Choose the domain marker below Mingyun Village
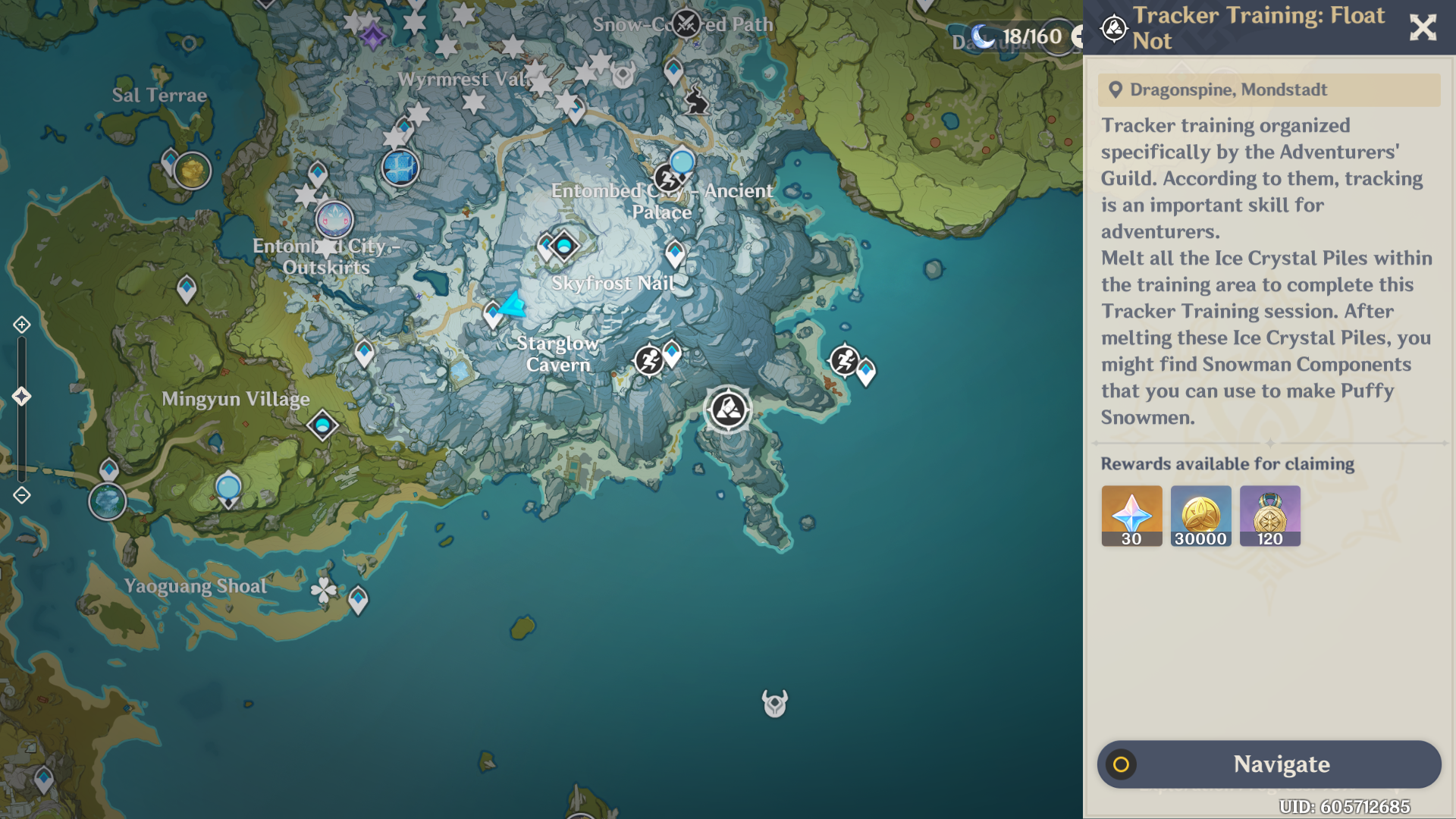The width and height of the screenshot is (1456, 819). tap(322, 425)
